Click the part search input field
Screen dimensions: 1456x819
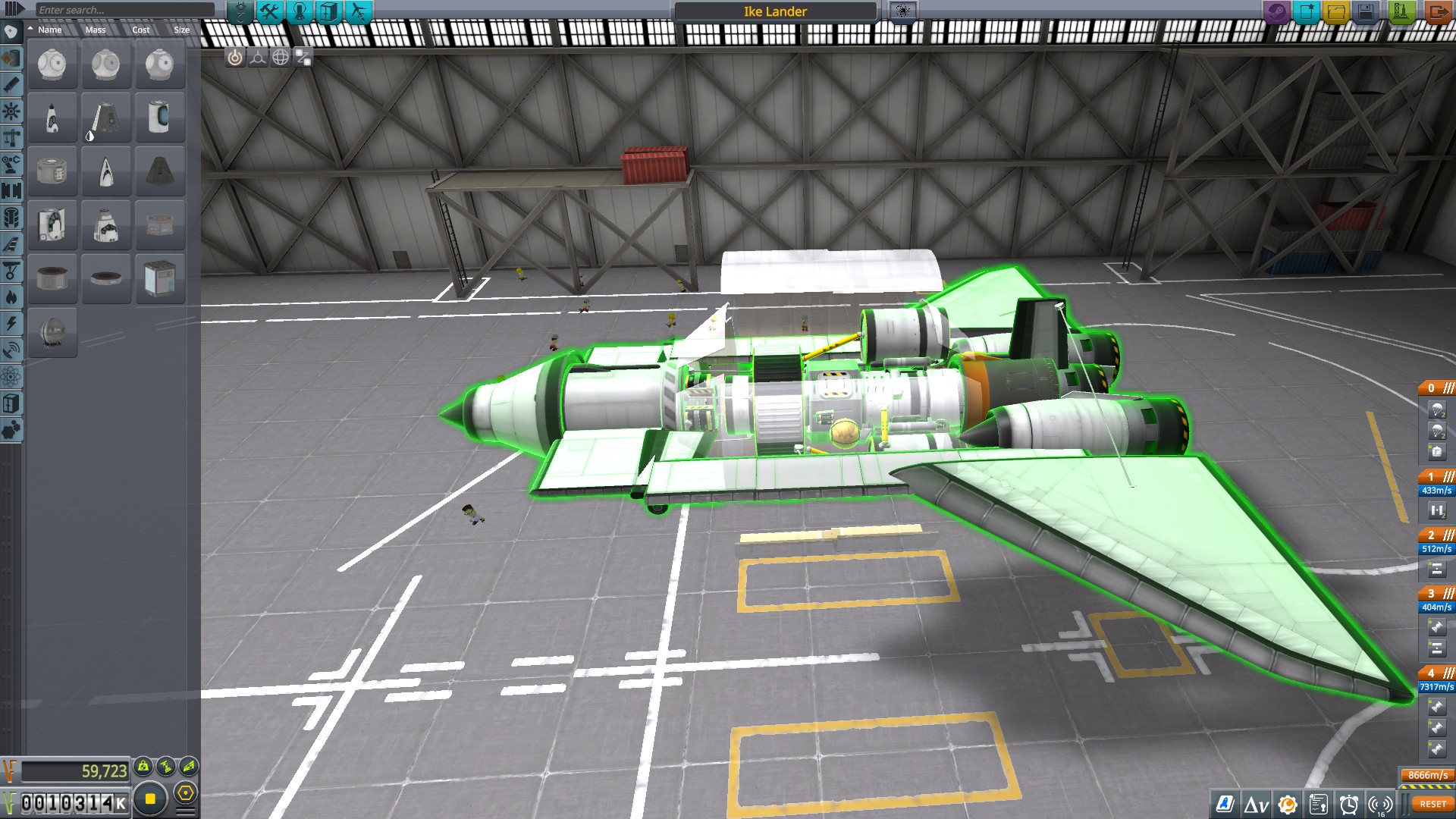click(x=125, y=10)
